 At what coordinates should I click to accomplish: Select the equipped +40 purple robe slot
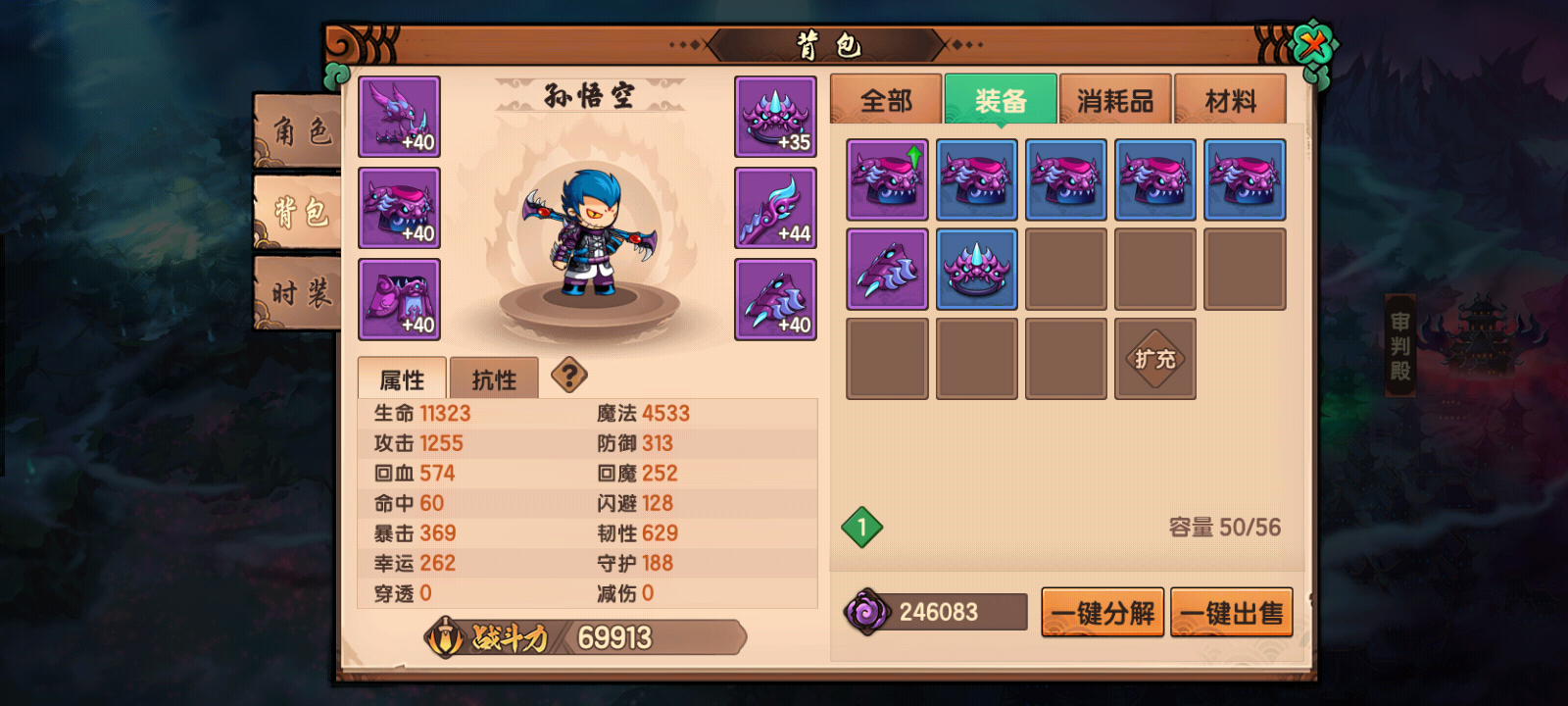[x=399, y=299]
